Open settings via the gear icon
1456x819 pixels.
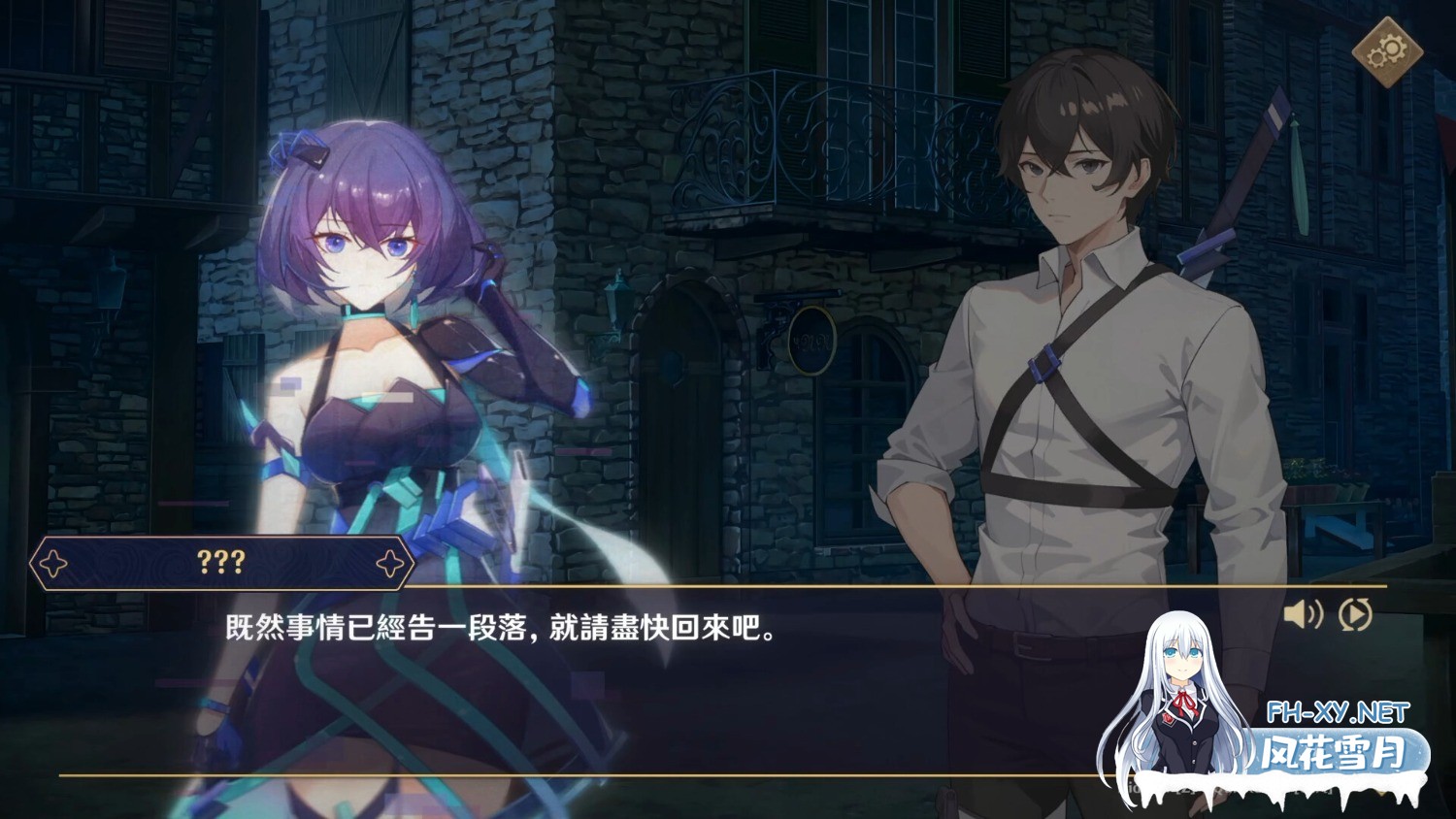pyautogui.click(x=1387, y=51)
